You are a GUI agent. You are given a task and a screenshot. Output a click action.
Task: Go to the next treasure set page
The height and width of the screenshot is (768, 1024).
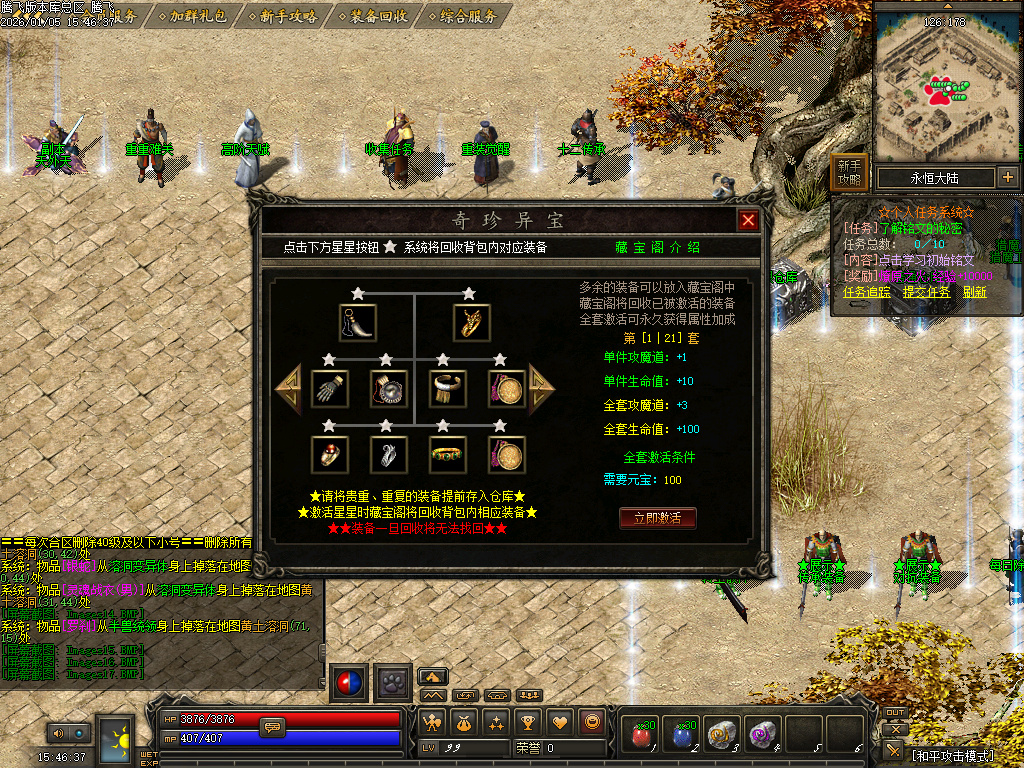[541, 388]
